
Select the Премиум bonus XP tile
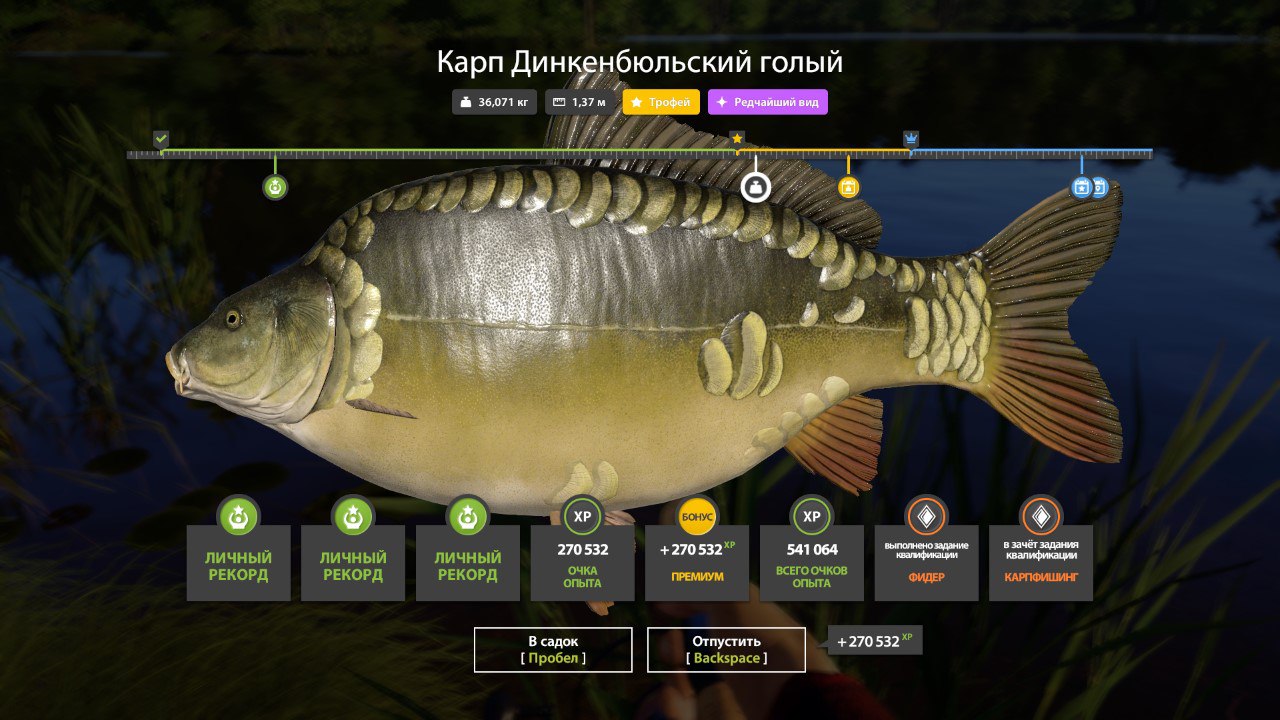[697, 562]
